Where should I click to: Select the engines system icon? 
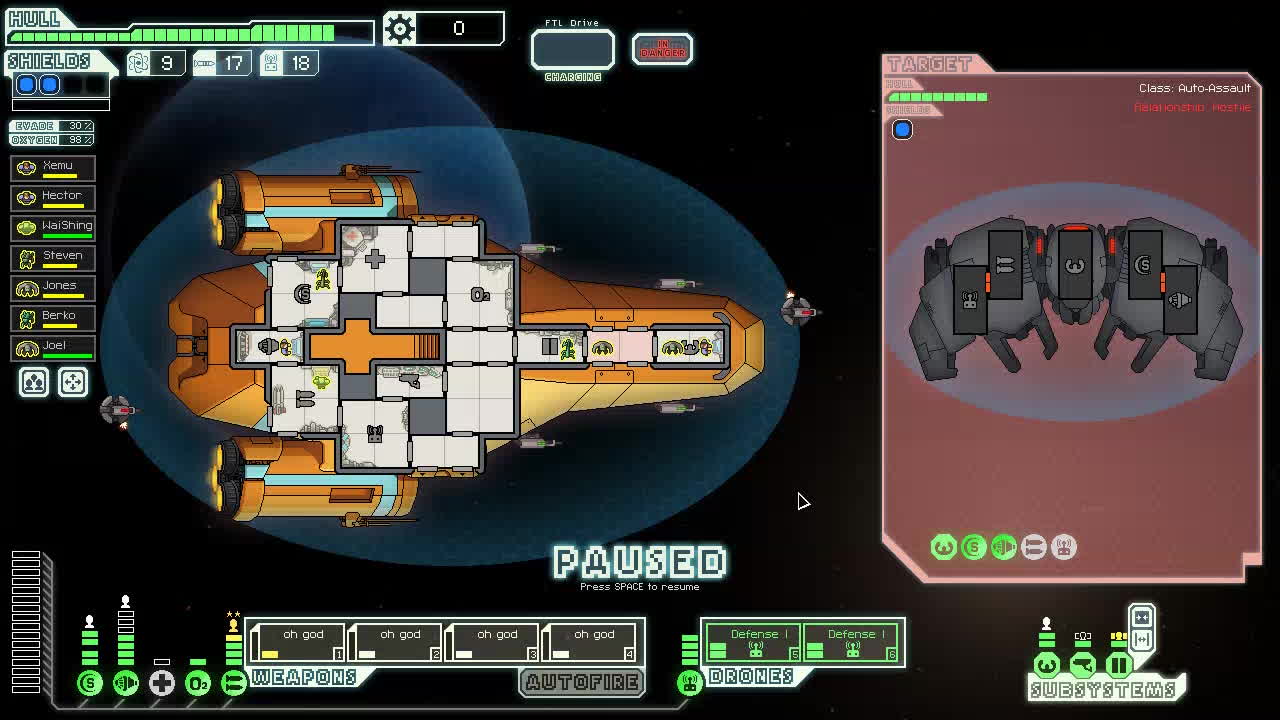click(126, 683)
